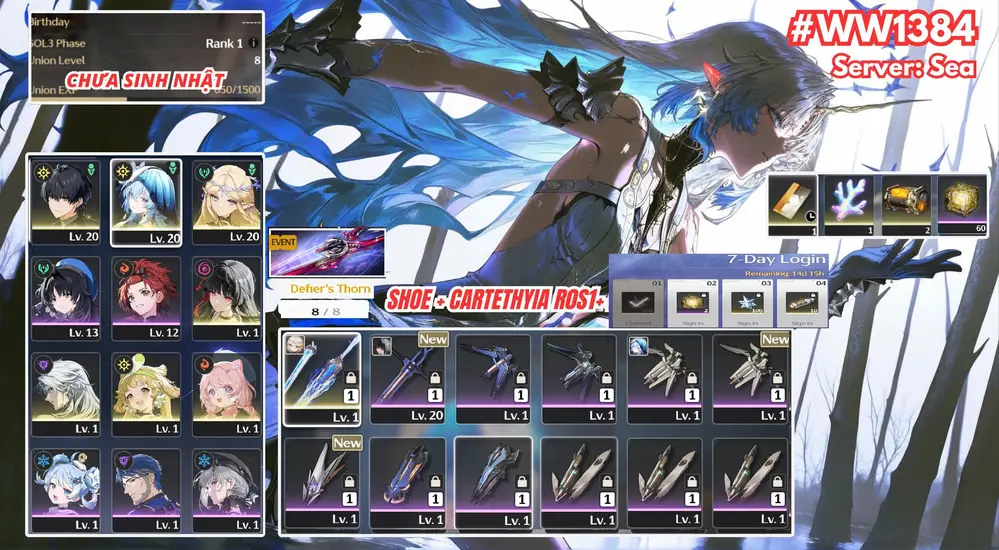
Task: Select the ticket item with clock badge
Action: (x=791, y=205)
